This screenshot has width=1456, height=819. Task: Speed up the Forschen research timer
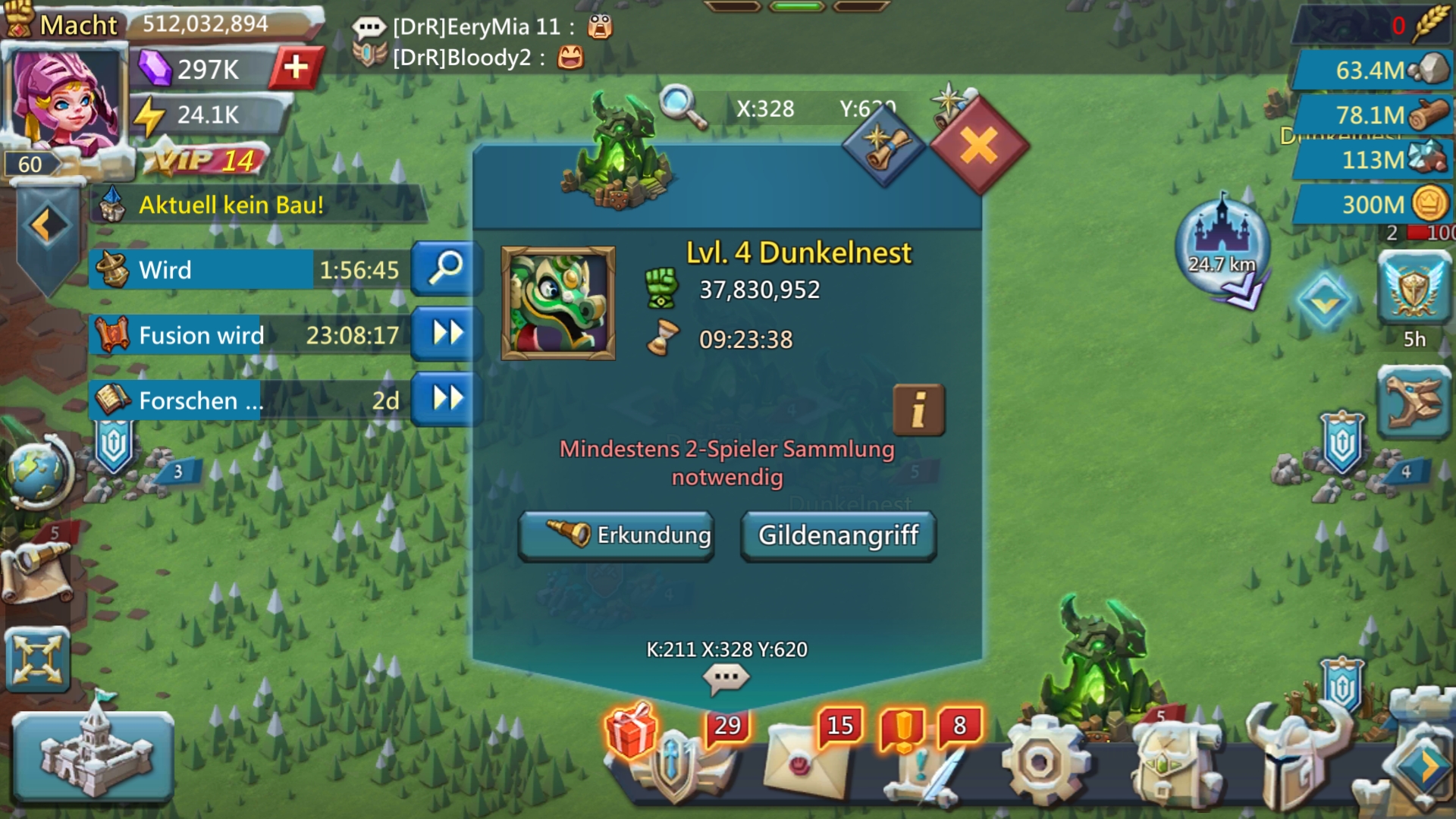(447, 399)
